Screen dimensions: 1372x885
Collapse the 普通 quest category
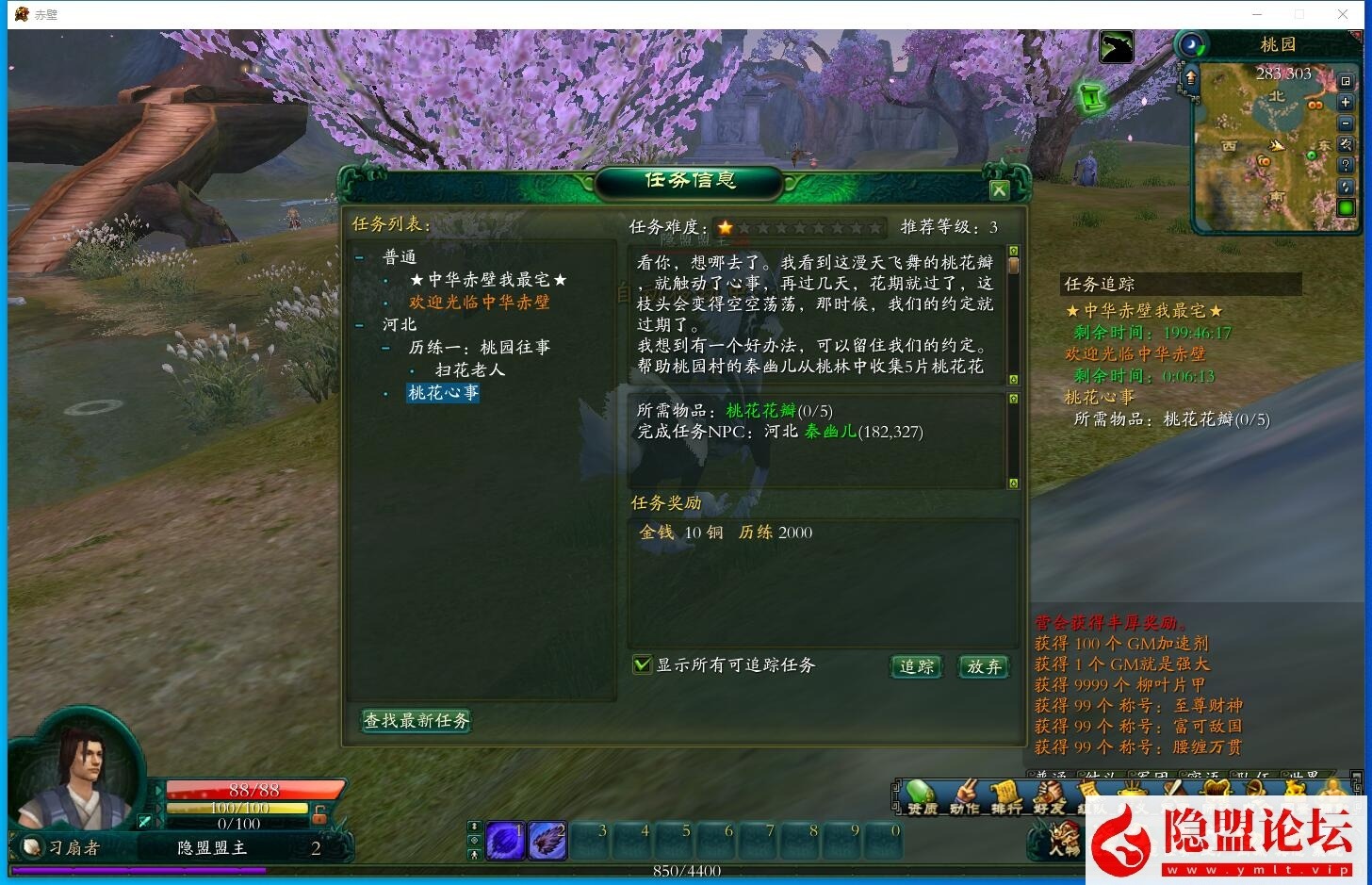tap(361, 255)
